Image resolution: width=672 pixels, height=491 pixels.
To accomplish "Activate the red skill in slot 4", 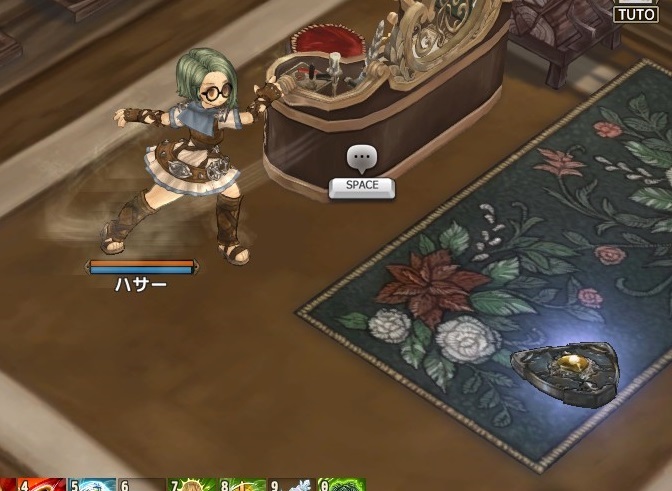I will pyautogui.click(x=42, y=485).
